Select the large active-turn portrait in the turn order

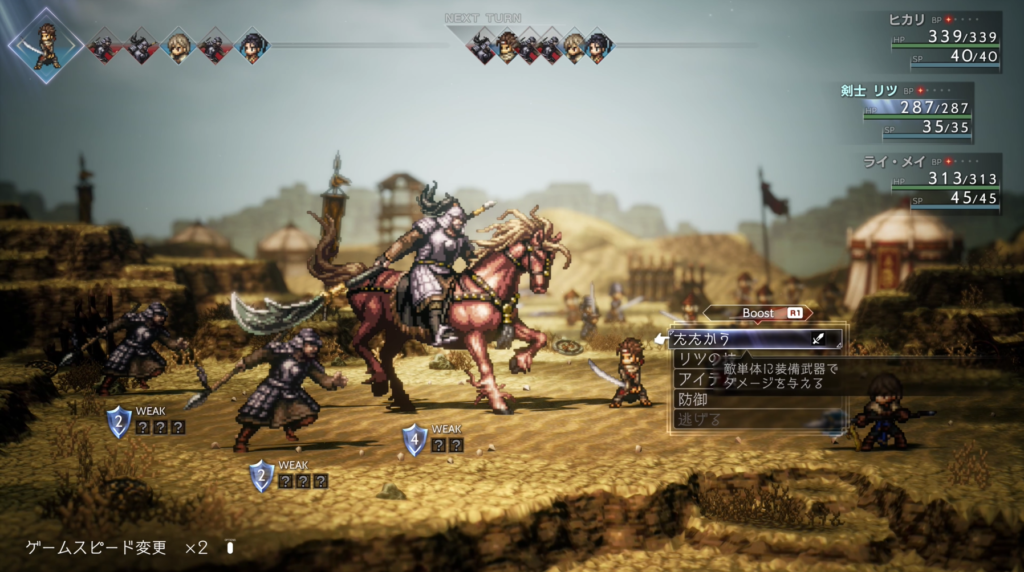tap(46, 45)
